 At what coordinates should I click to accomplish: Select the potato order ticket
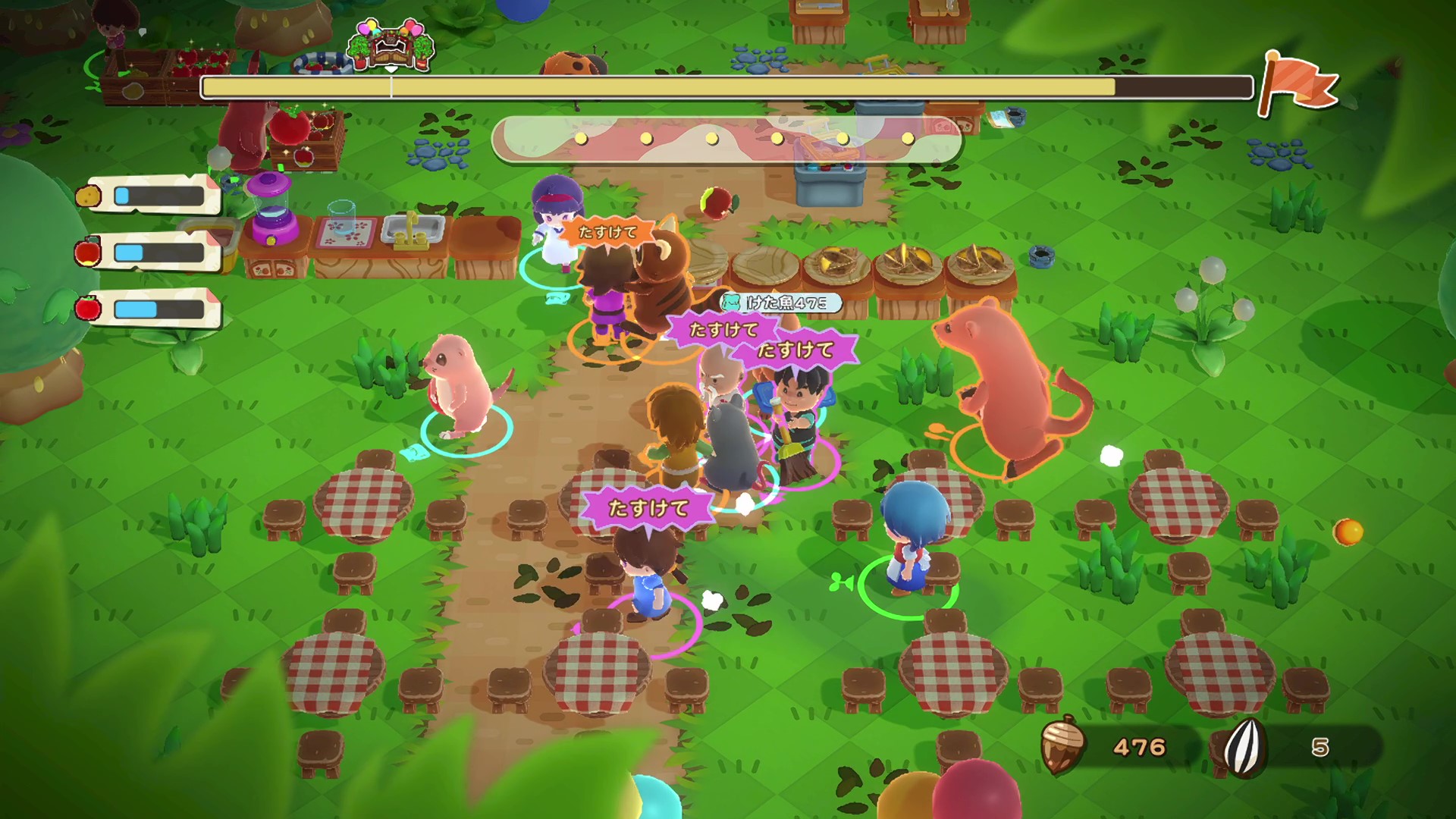pyautogui.click(x=152, y=196)
